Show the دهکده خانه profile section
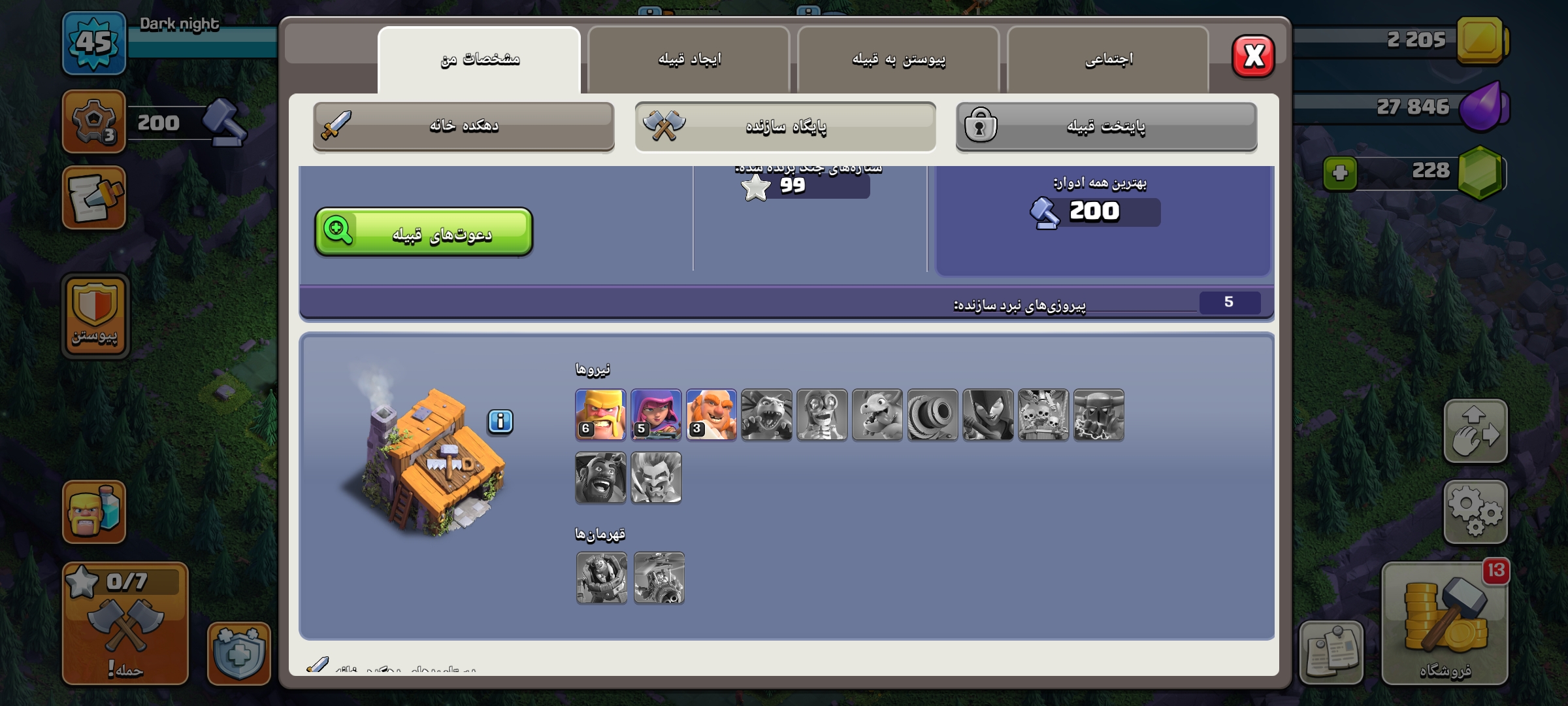 pyautogui.click(x=463, y=126)
